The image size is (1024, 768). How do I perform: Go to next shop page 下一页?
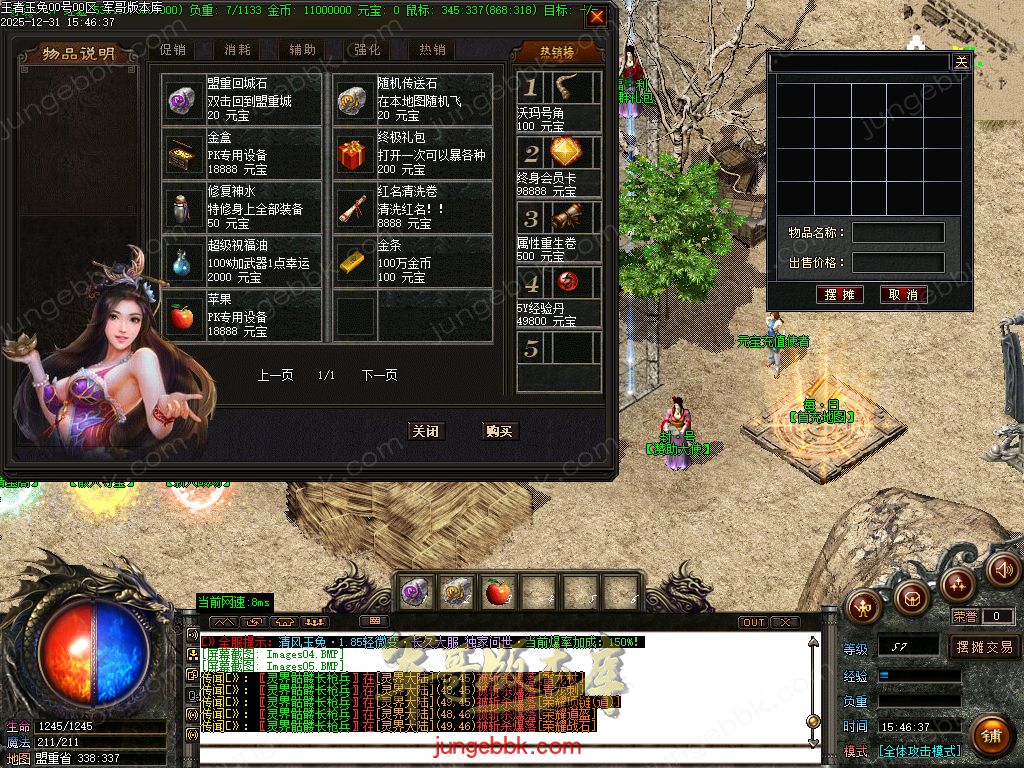pos(380,375)
